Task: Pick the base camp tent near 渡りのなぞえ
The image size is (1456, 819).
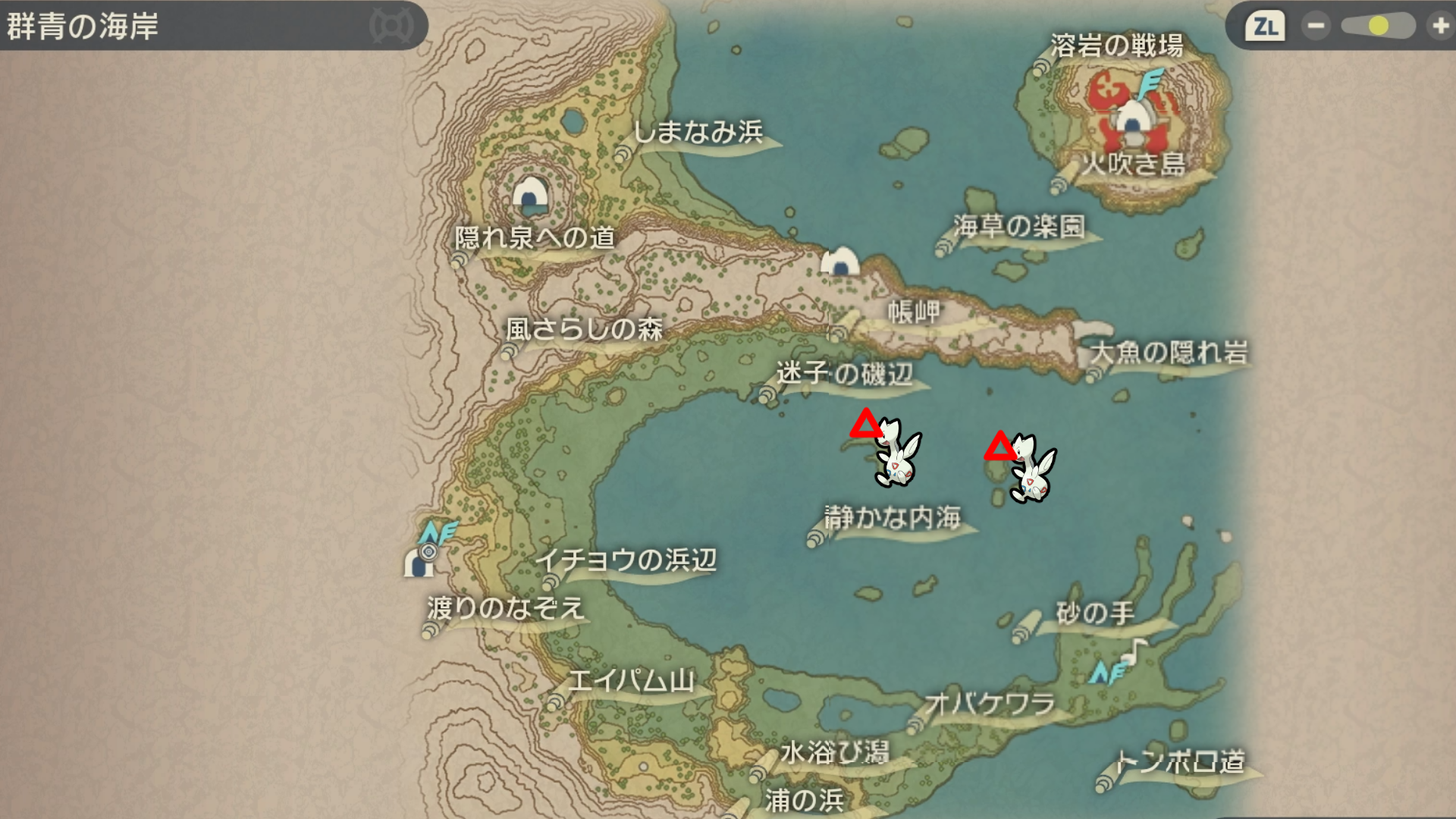Action: [x=418, y=563]
